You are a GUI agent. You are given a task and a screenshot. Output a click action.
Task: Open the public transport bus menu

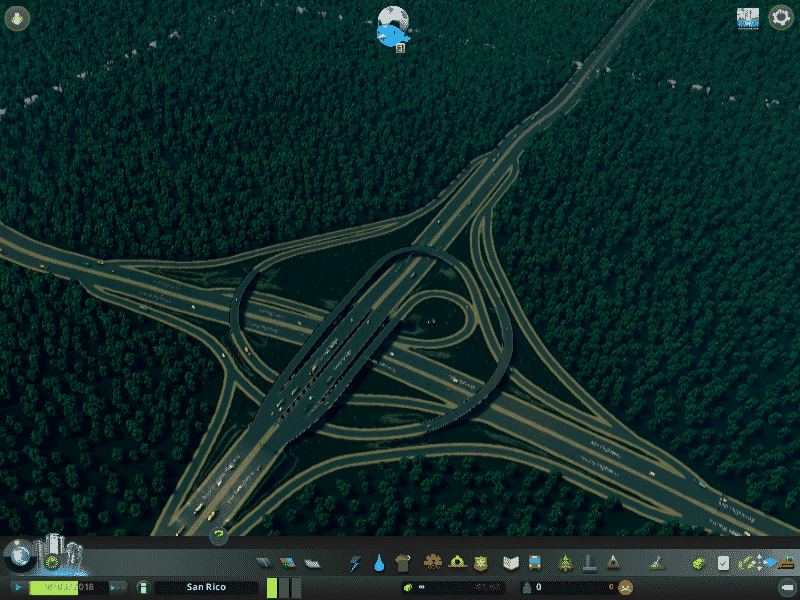[534, 563]
